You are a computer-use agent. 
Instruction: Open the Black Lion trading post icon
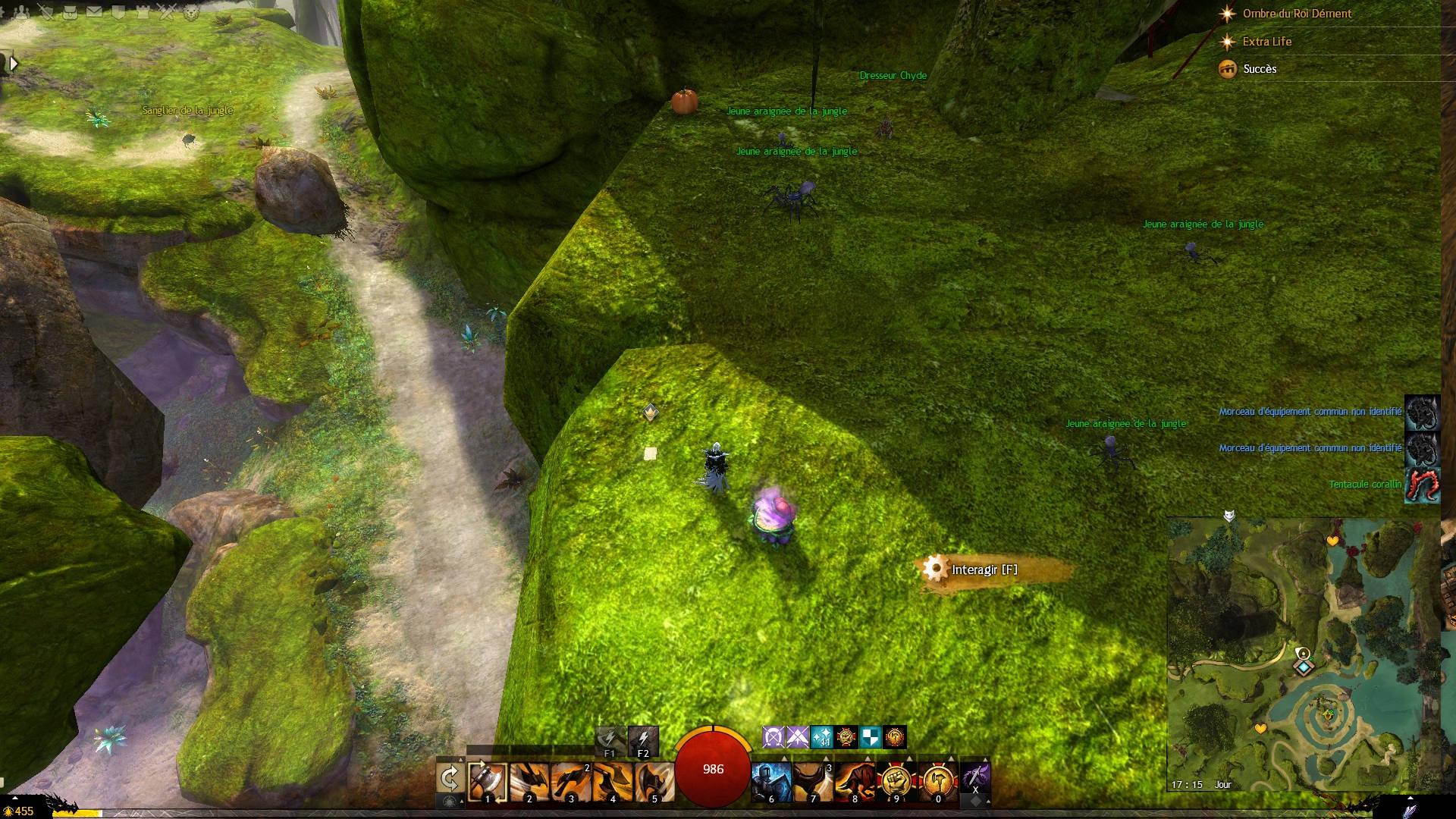click(191, 12)
